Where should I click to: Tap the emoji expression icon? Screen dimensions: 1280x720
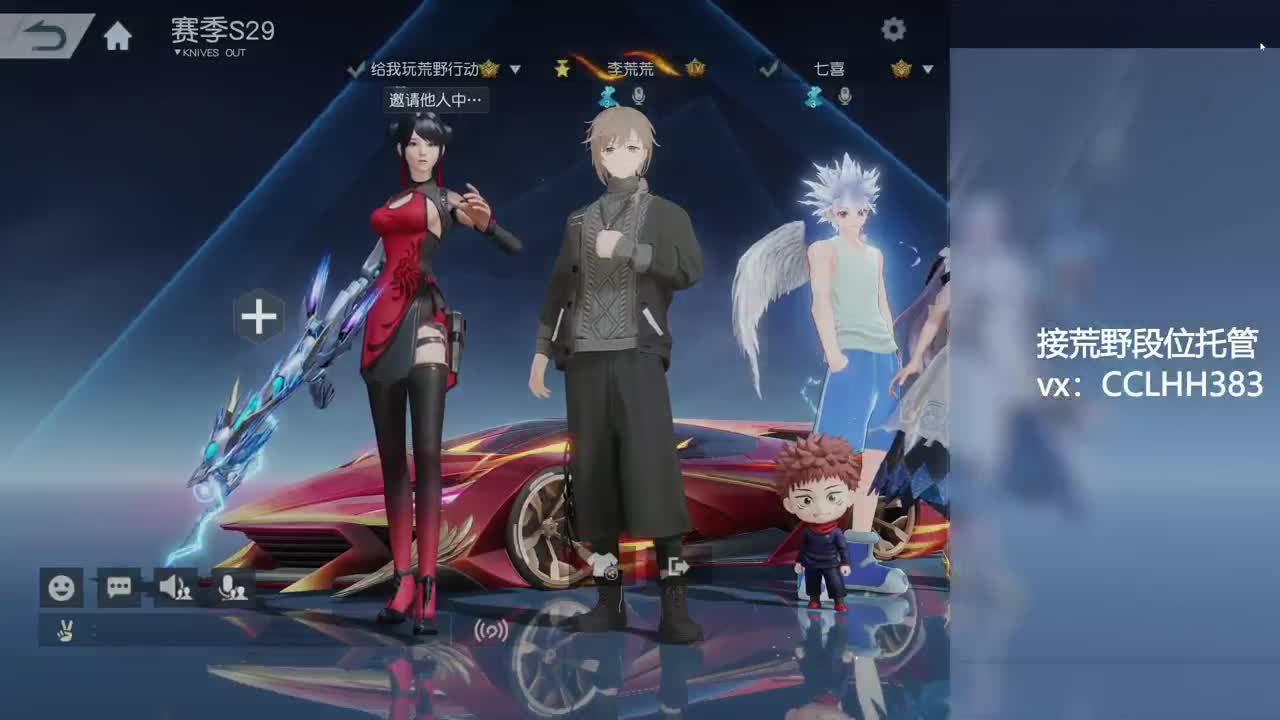point(62,588)
